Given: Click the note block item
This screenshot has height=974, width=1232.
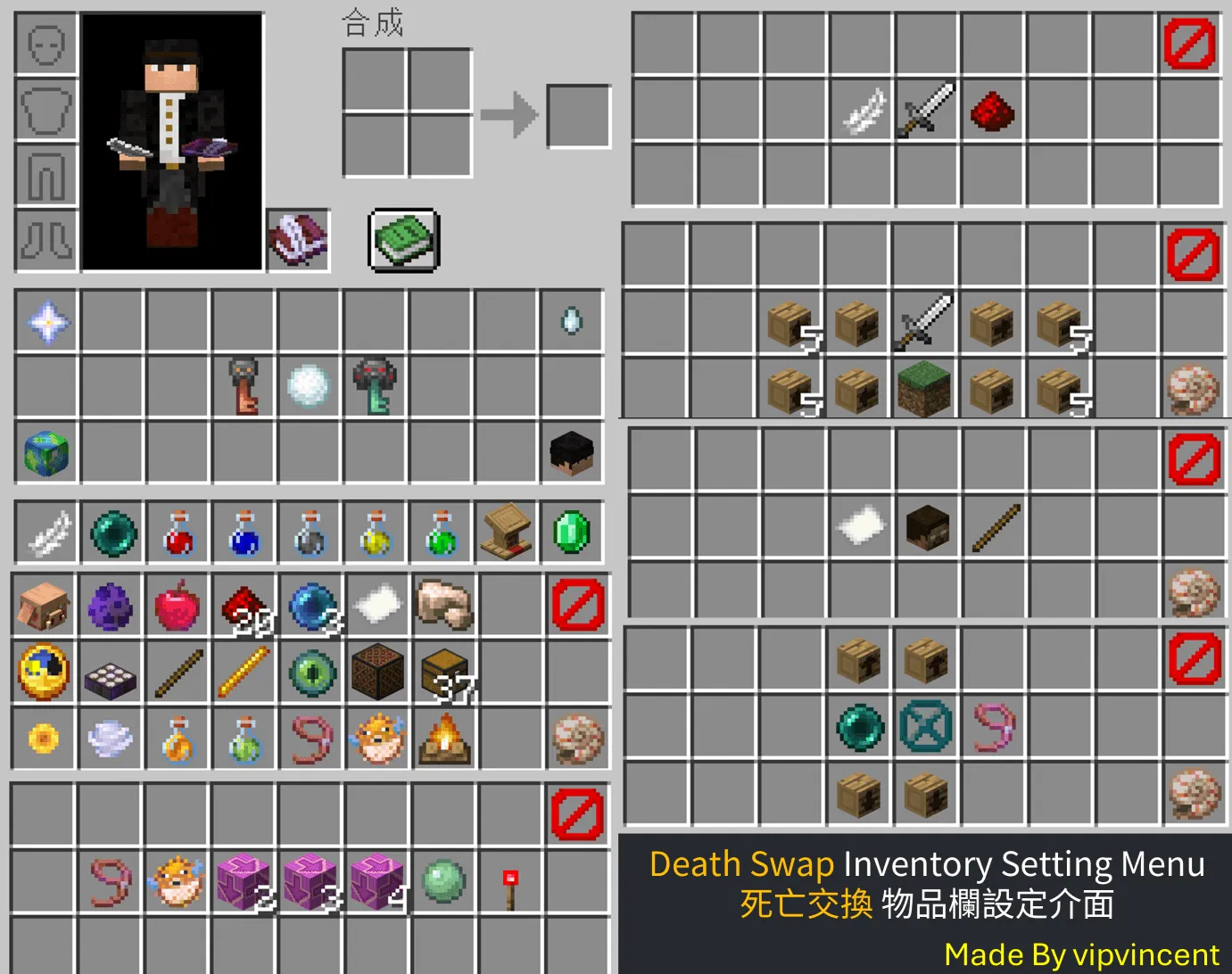Looking at the screenshot, I should [x=377, y=673].
